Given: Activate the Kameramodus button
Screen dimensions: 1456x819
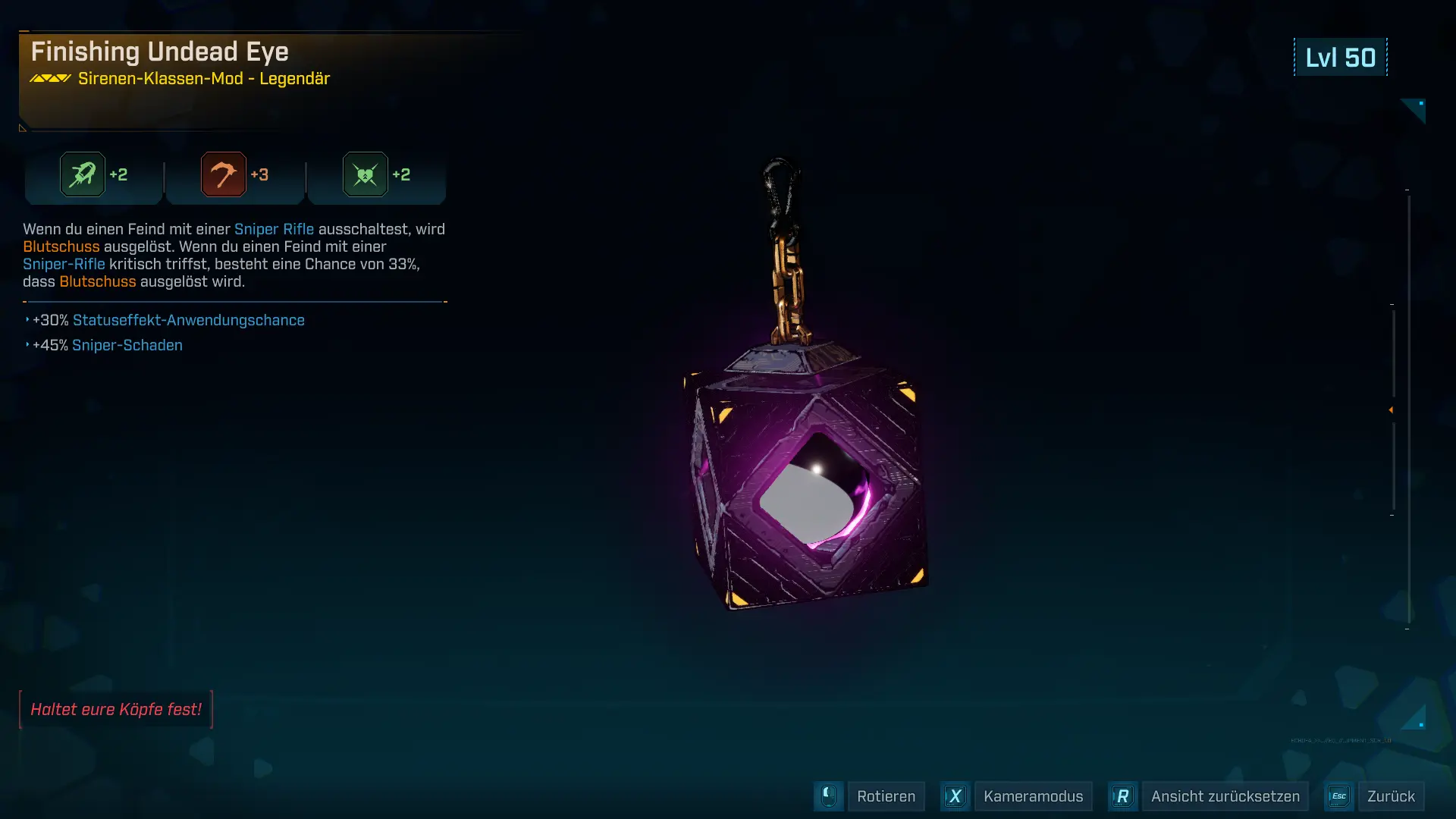Looking at the screenshot, I should coord(1033,796).
